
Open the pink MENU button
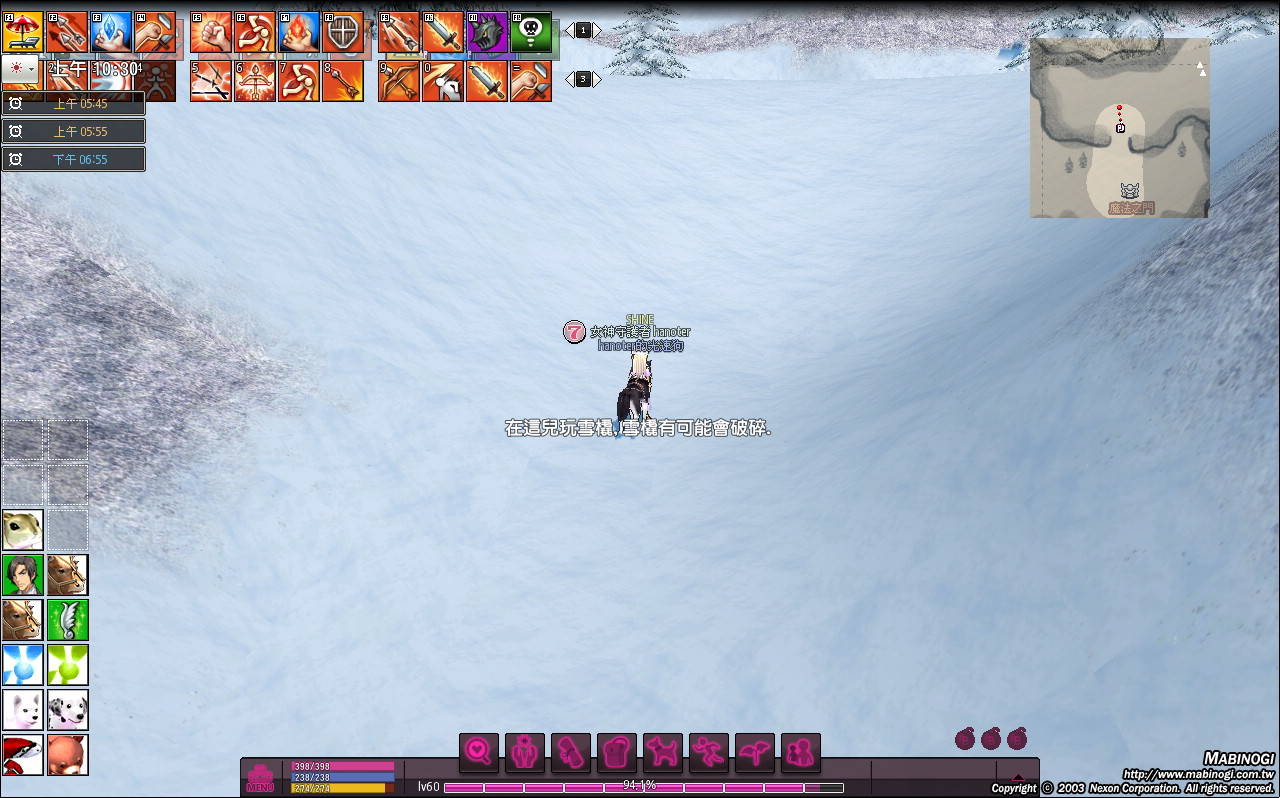260,778
